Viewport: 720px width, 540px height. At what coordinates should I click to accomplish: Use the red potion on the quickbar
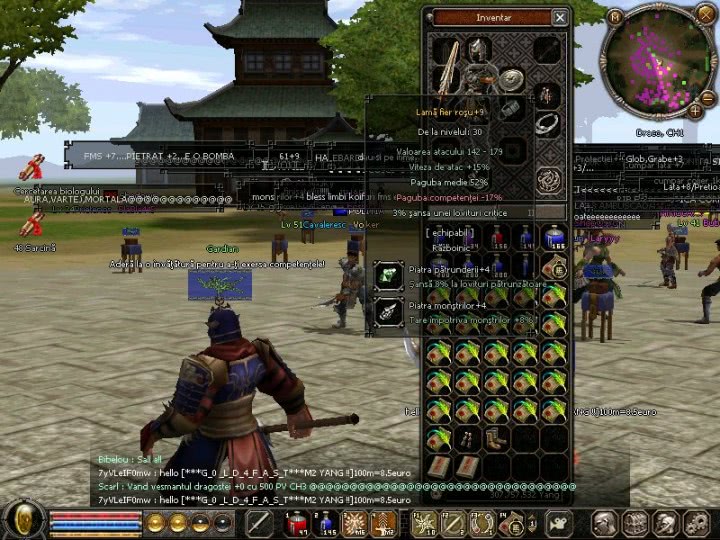click(x=297, y=522)
